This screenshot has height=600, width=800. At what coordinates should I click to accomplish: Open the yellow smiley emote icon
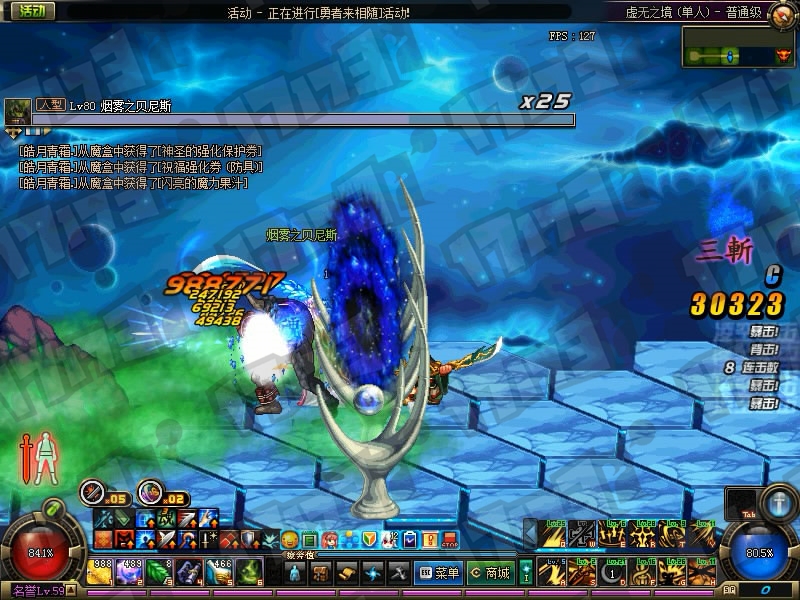click(290, 540)
